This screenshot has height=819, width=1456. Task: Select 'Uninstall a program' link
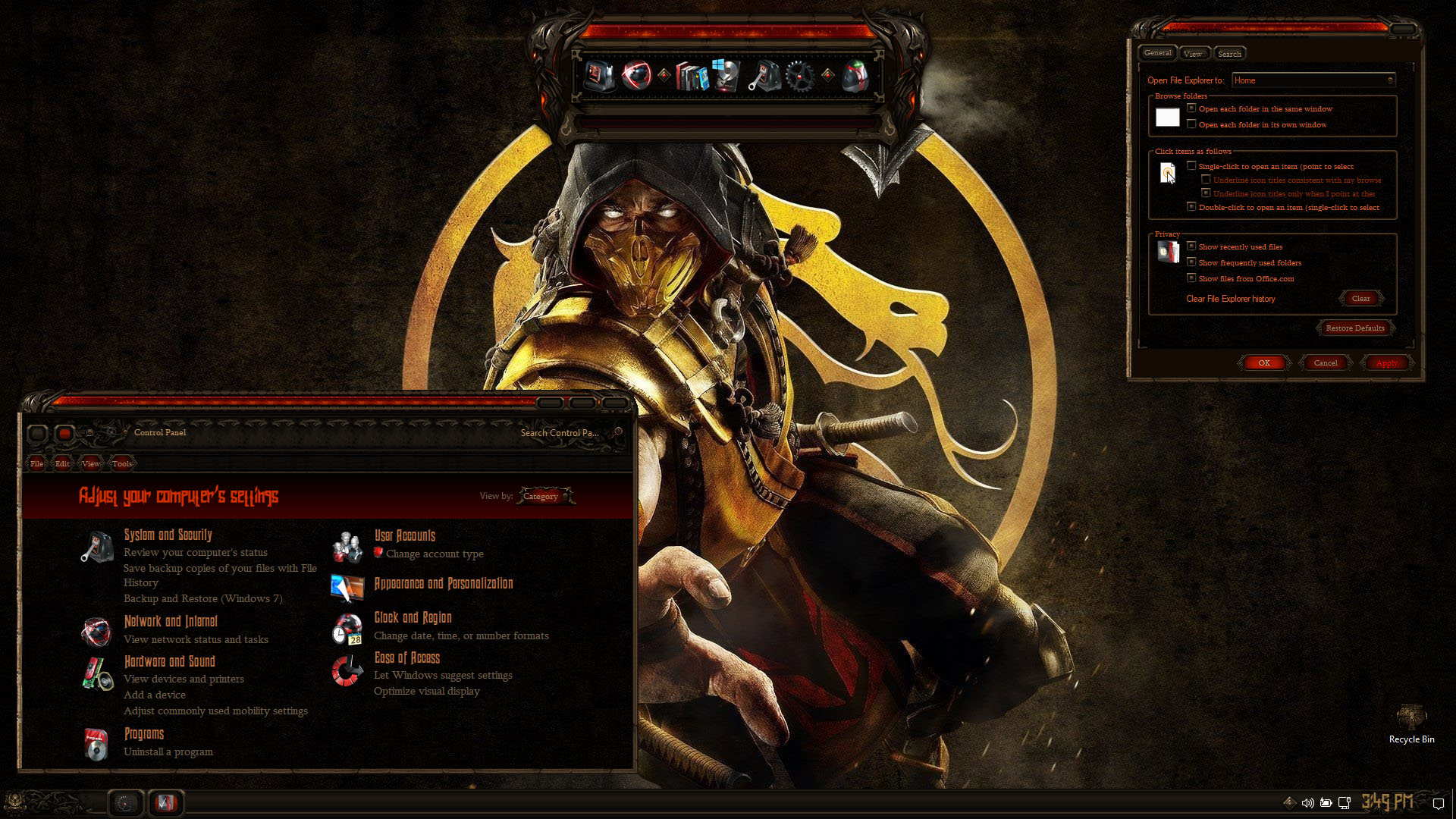click(168, 752)
